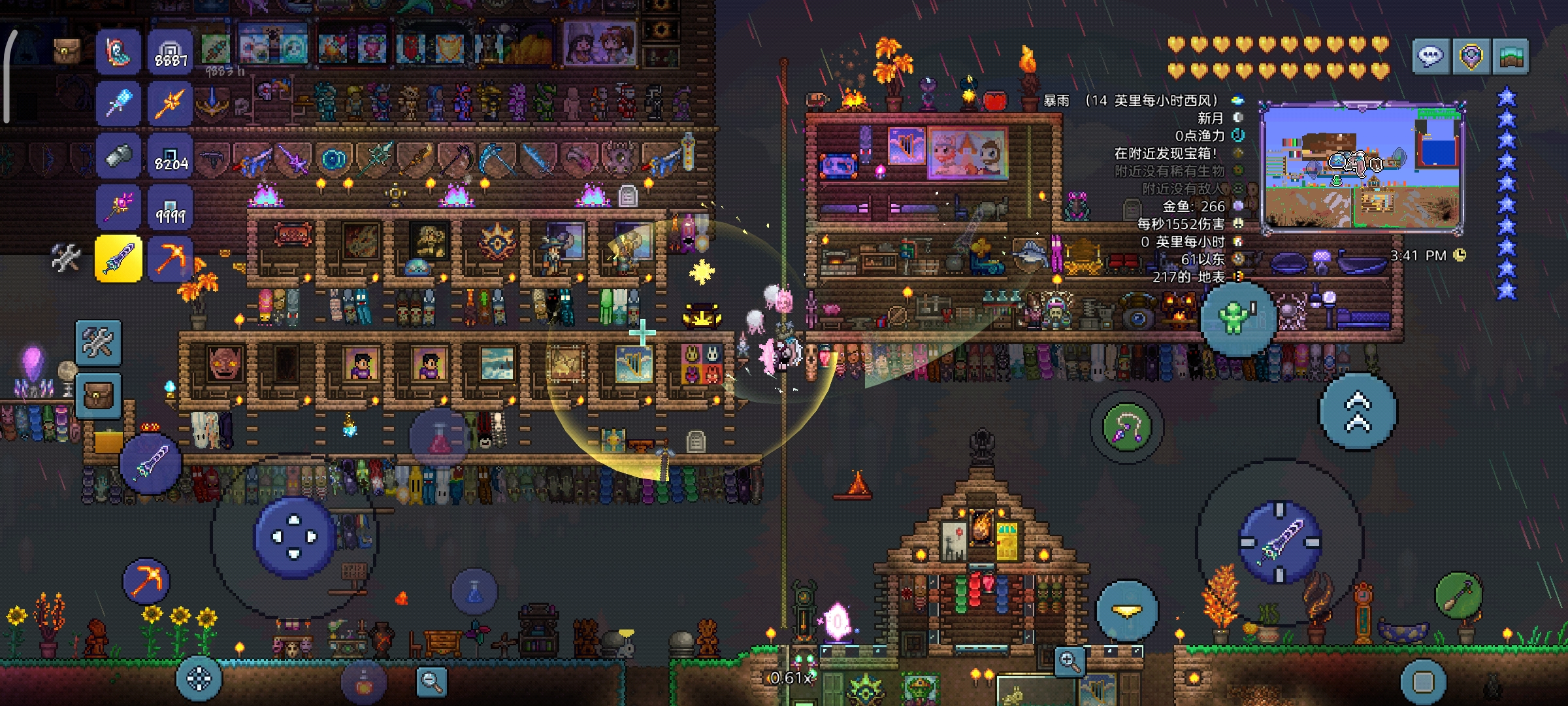Pick the golden spear staff hotbar slot
Image resolution: width=1568 pixels, height=706 pixels.
point(170,103)
